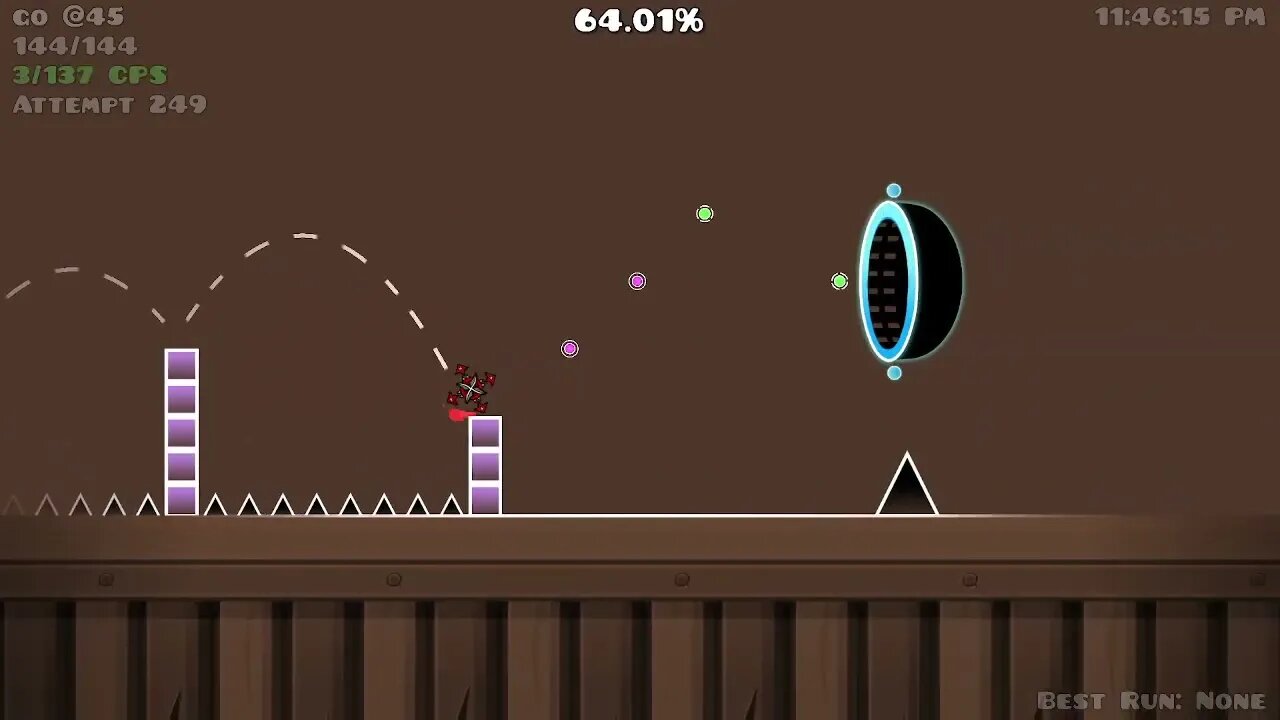Select the lower pink jump orb
The height and width of the screenshot is (720, 1280).
click(x=569, y=348)
